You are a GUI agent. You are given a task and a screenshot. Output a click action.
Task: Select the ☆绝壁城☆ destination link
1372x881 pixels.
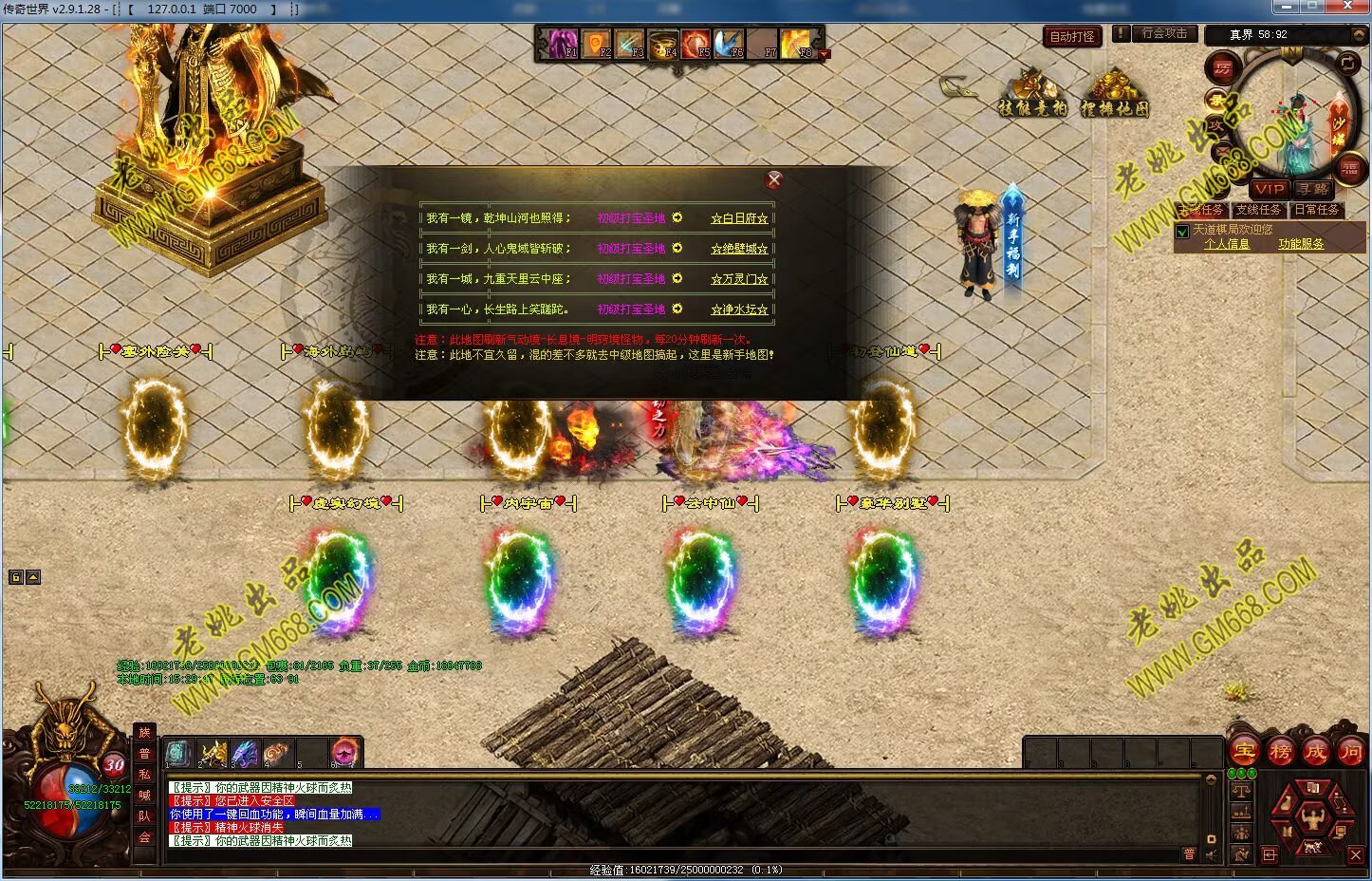click(739, 249)
